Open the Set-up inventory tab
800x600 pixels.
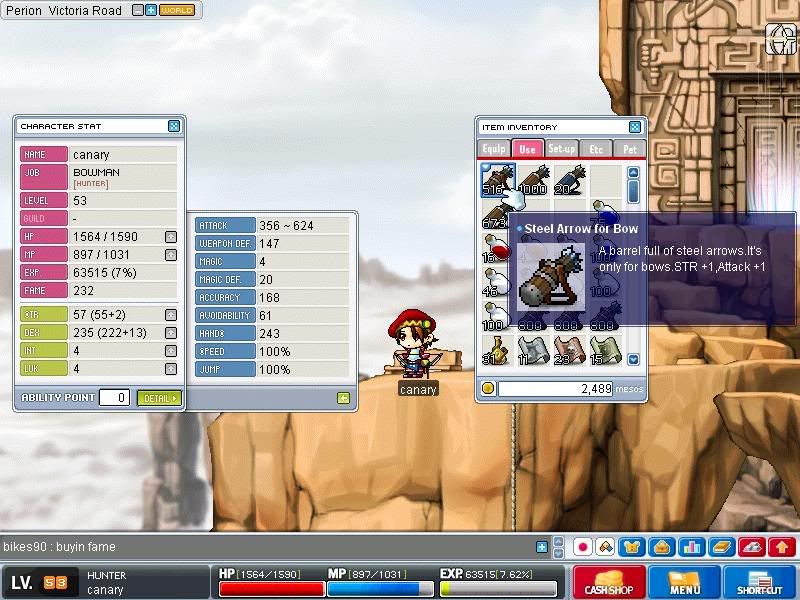pos(561,149)
